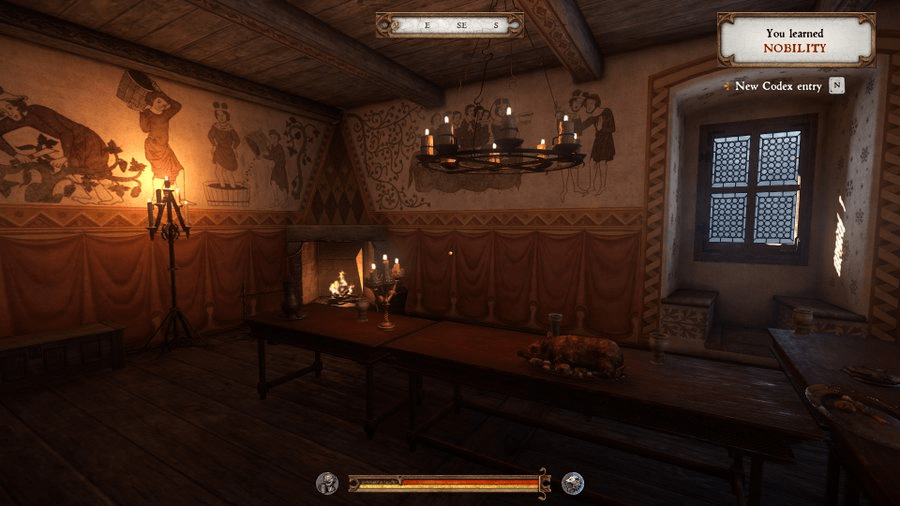
Task: Click the compass strip showing E, SE, S
Action: point(450,25)
